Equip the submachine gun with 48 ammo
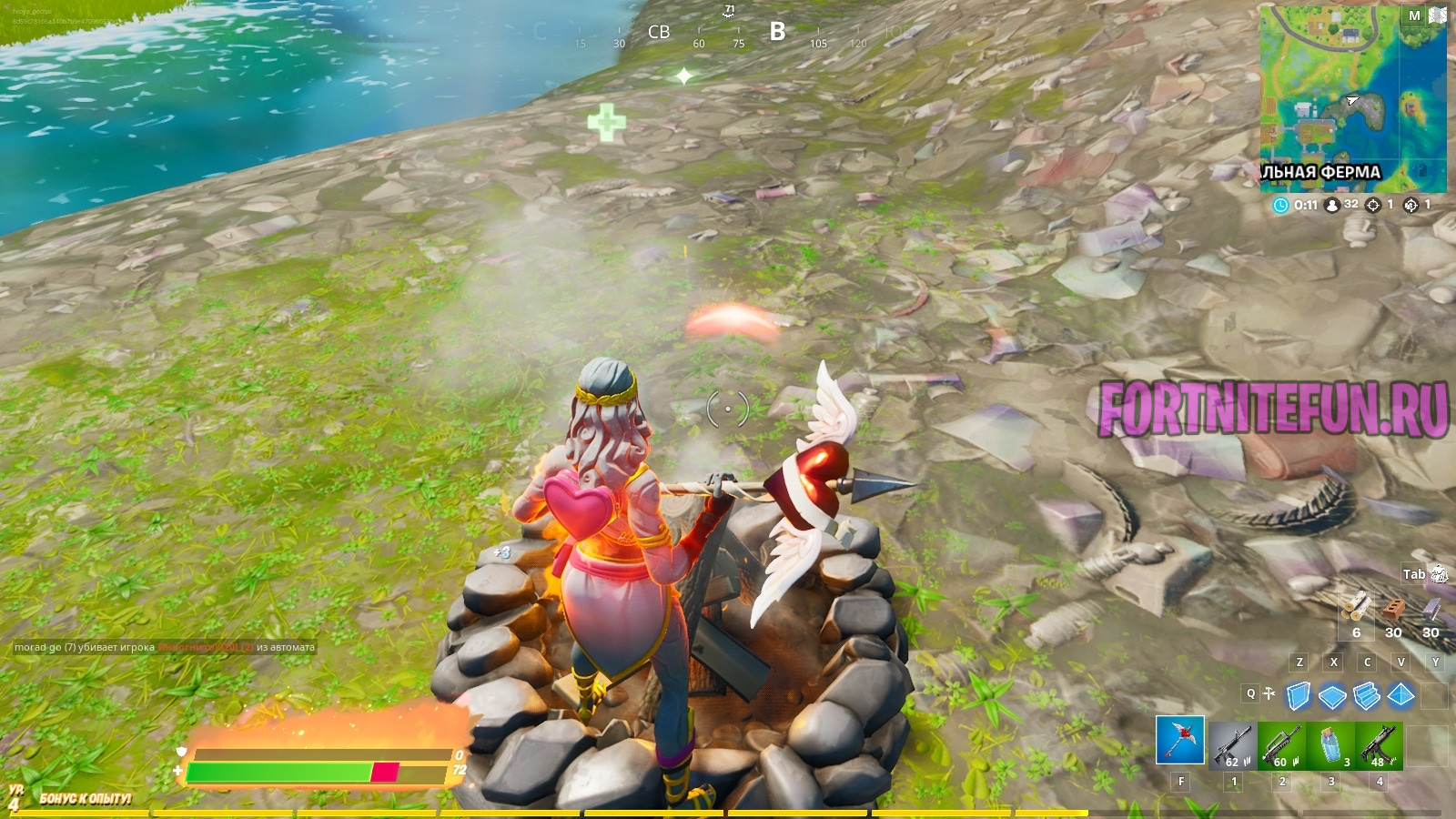 1379,746
